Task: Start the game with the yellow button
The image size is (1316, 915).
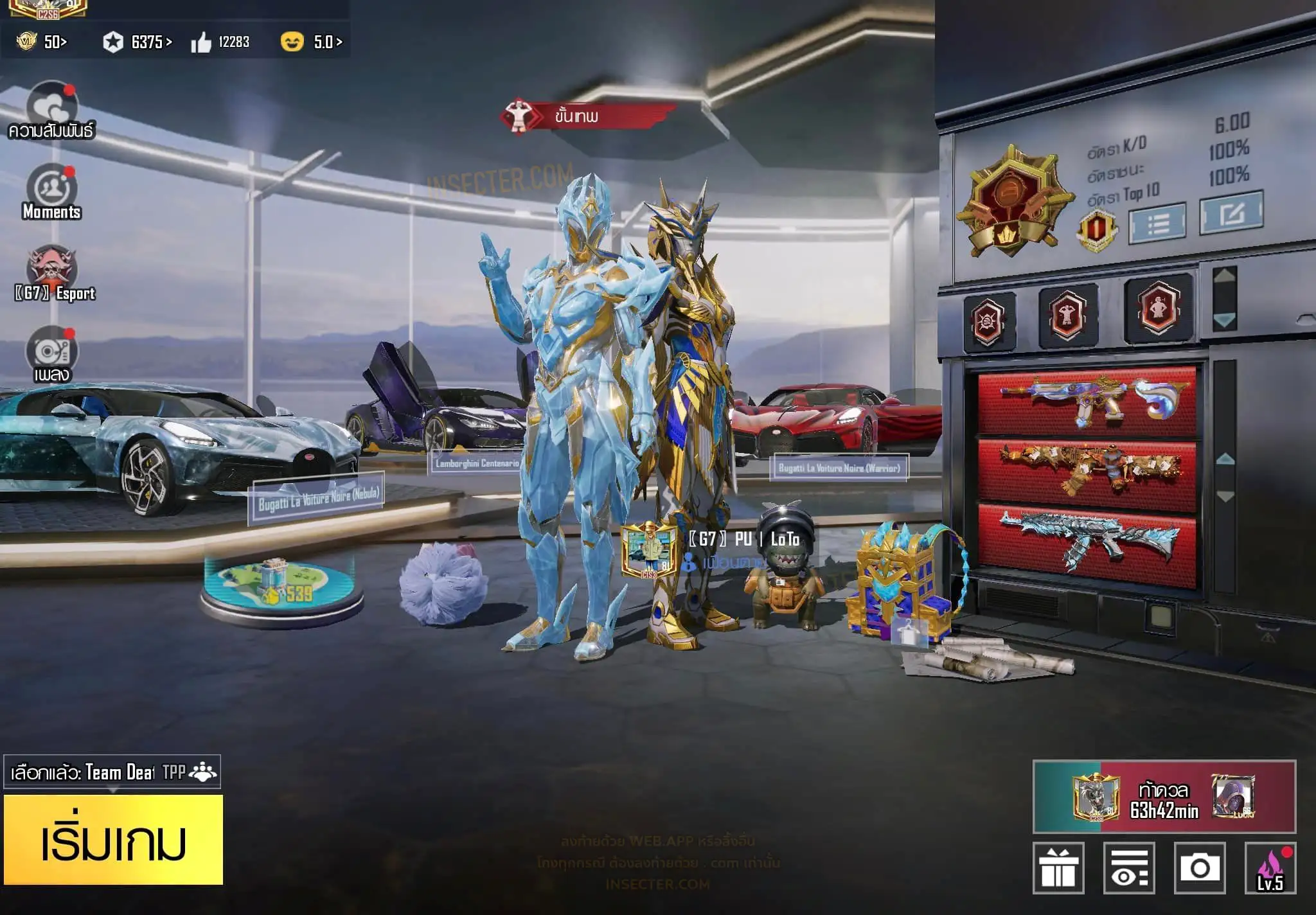Action: (x=114, y=840)
